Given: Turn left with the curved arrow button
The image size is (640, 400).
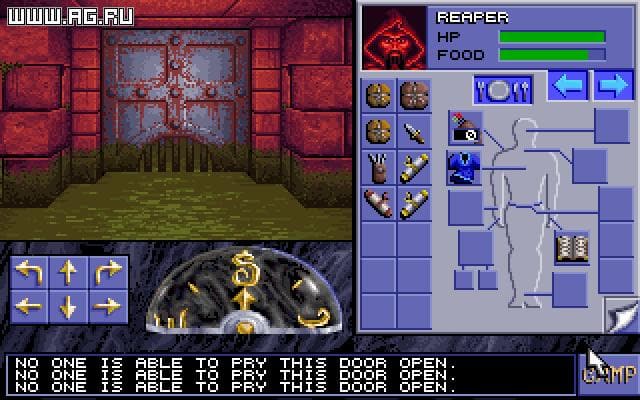Looking at the screenshot, I should (28, 272).
